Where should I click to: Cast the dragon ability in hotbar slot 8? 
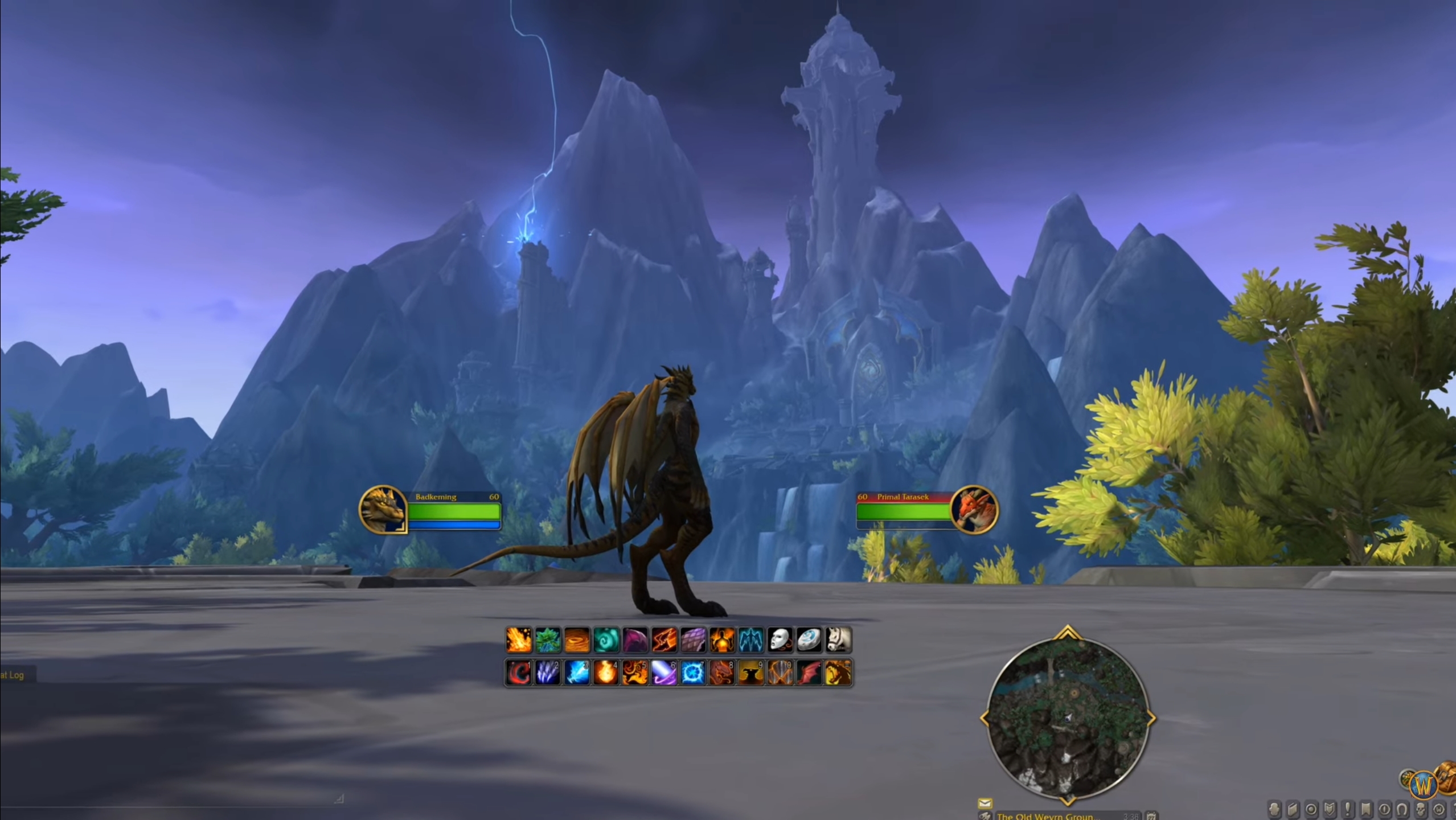click(723, 672)
